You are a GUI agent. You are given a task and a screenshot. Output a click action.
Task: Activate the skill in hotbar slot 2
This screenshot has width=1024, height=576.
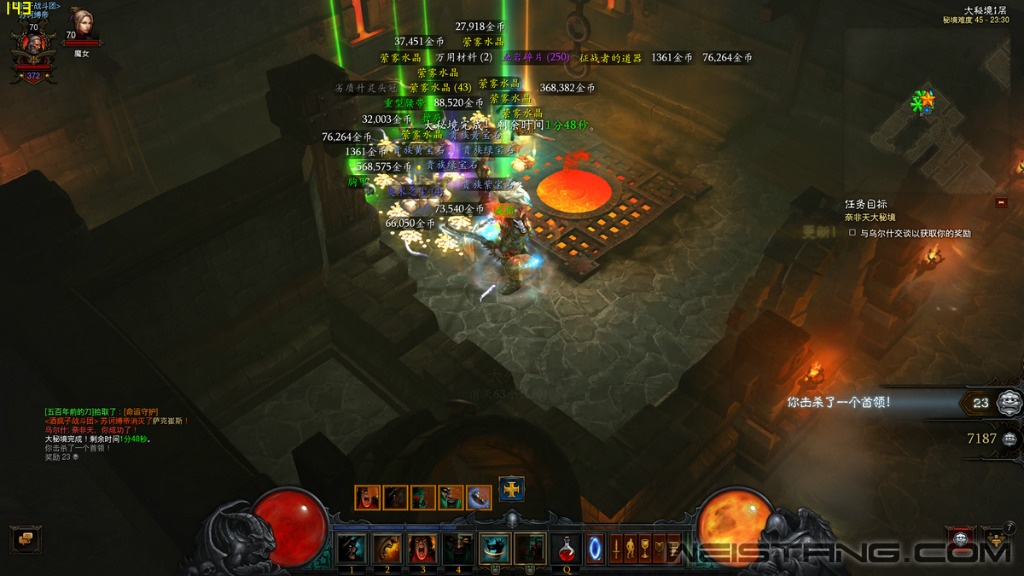(x=386, y=548)
